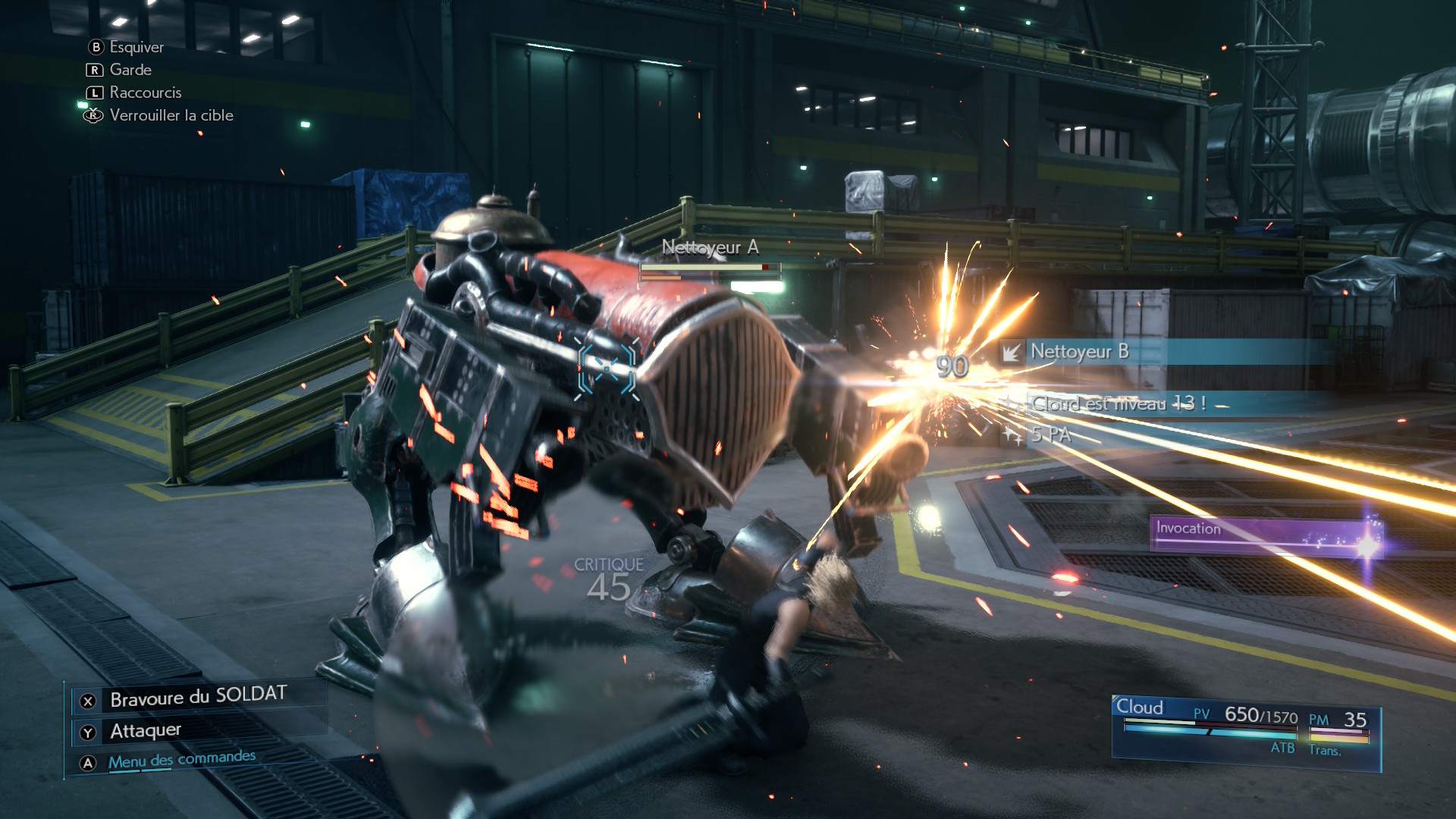The height and width of the screenshot is (819, 1456).
Task: Target the Nettoyeur A enemy label
Action: (710, 247)
